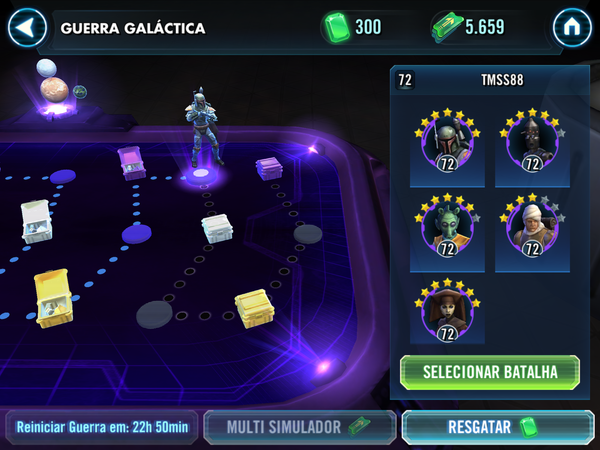Select the Greedo enemy portrait

[x=441, y=232]
